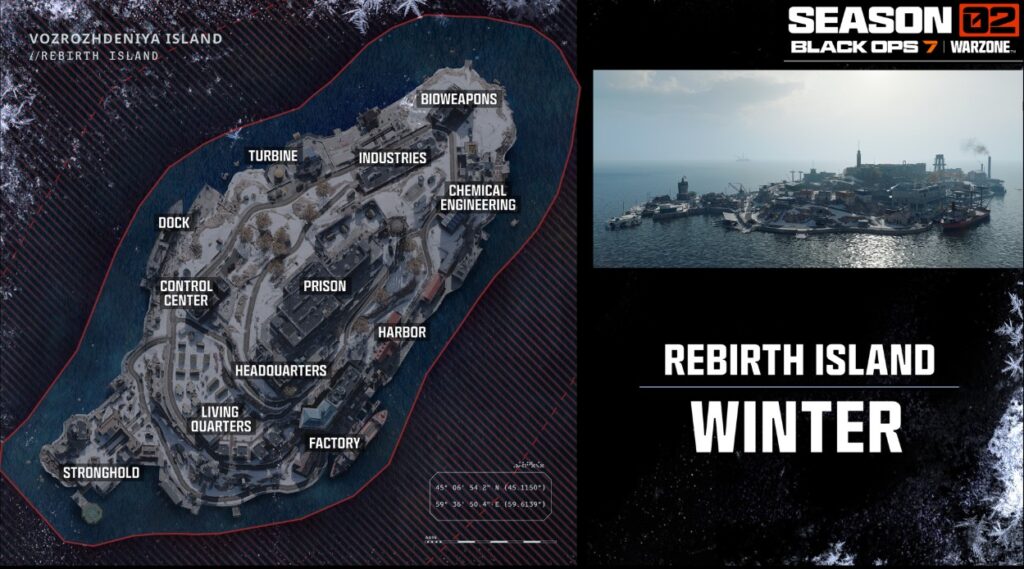
Task: Choose the Industries point of interest
Action: click(x=393, y=158)
